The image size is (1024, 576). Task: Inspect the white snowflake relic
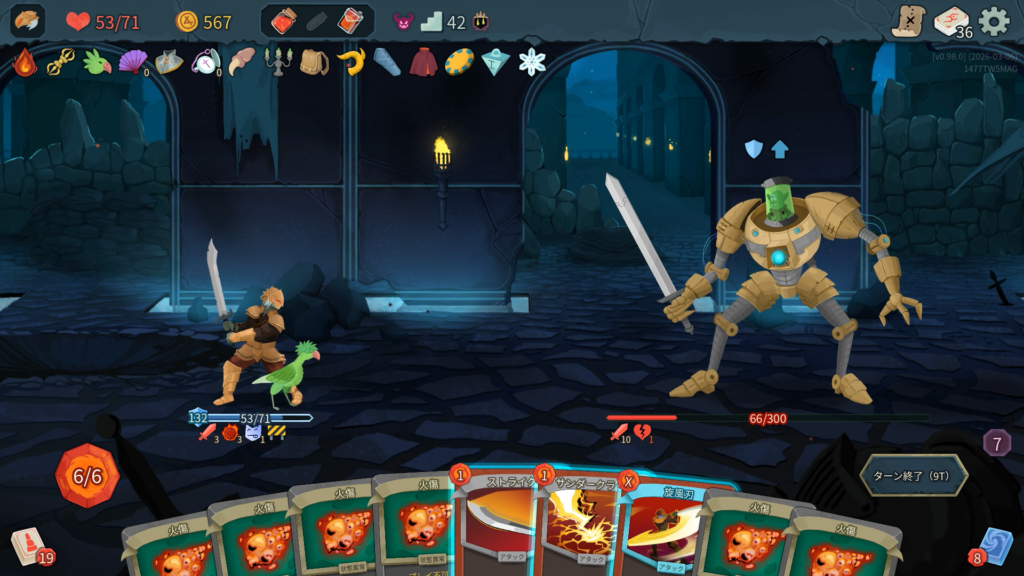click(532, 62)
